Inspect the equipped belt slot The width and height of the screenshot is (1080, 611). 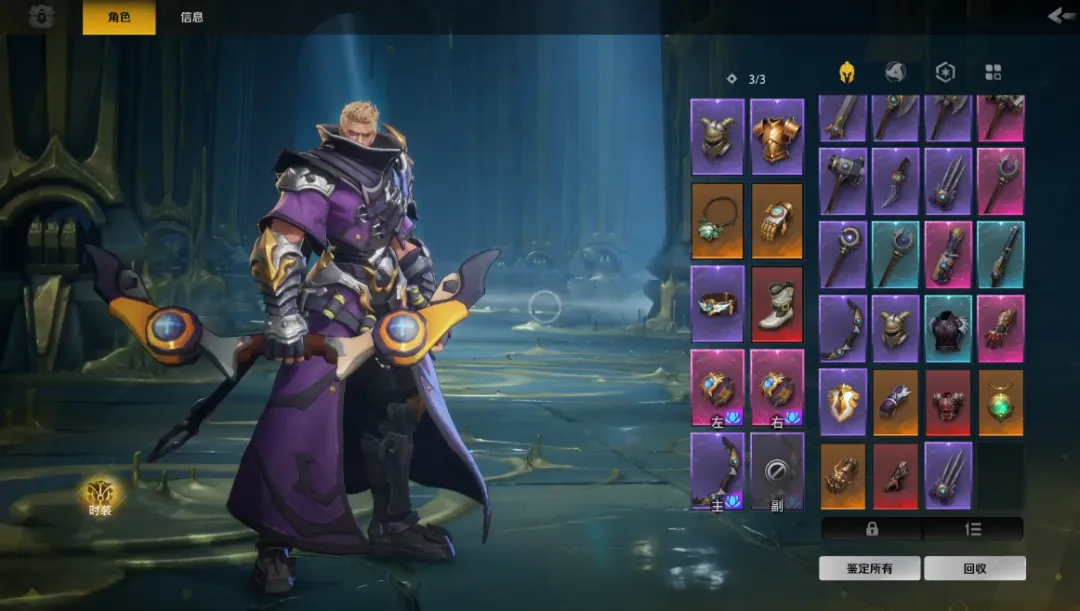coord(717,304)
